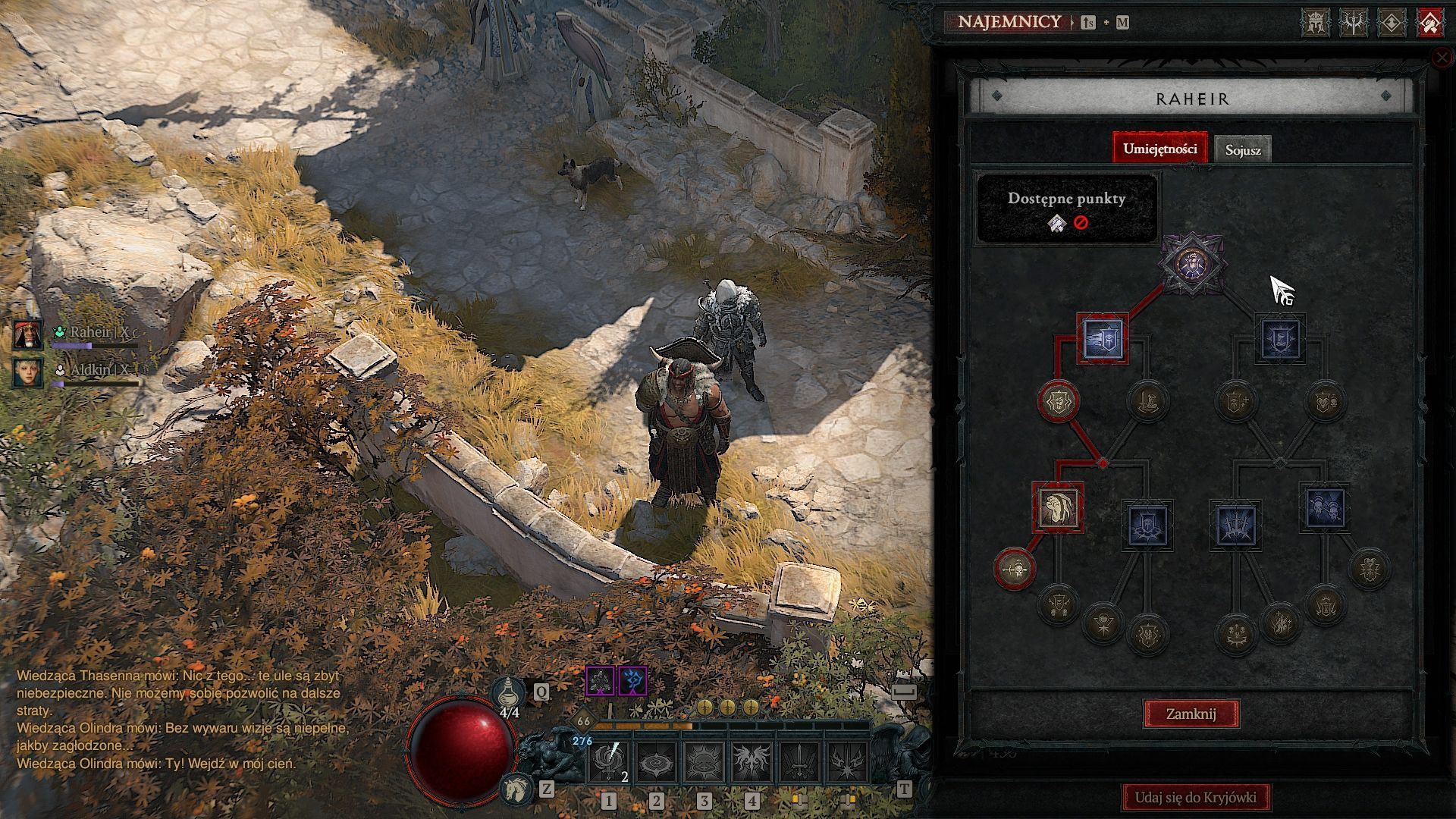This screenshot has height=819, width=1456.
Task: Select Aldkin's portrait in the party list
Action: click(x=28, y=372)
